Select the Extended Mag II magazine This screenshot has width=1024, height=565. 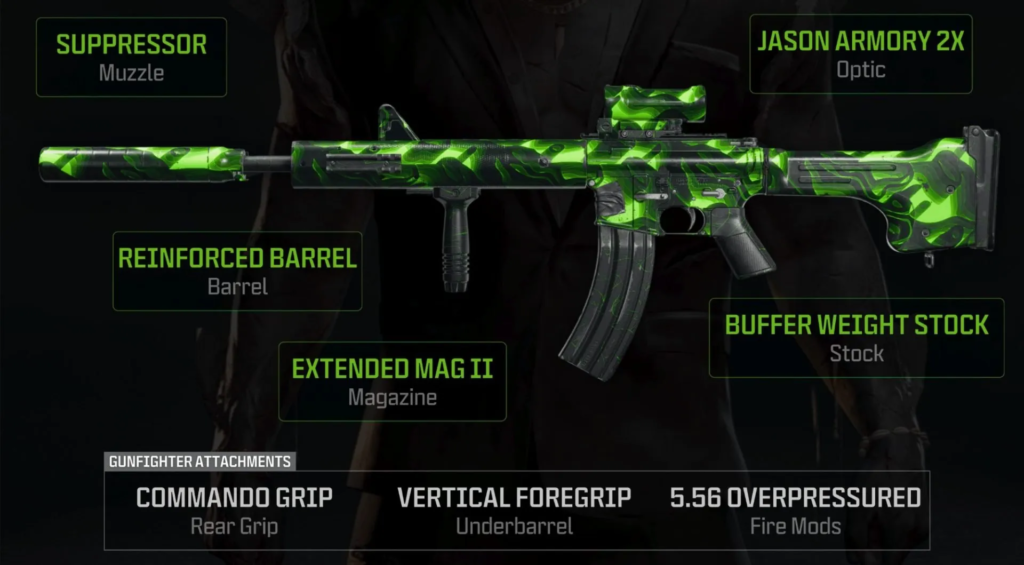[392, 380]
